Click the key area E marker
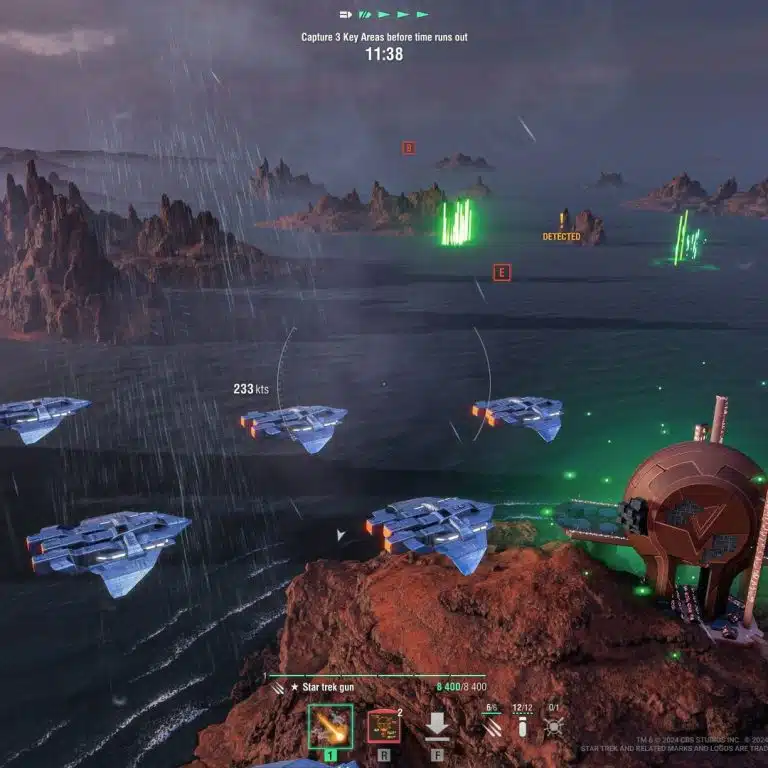 coord(502,272)
